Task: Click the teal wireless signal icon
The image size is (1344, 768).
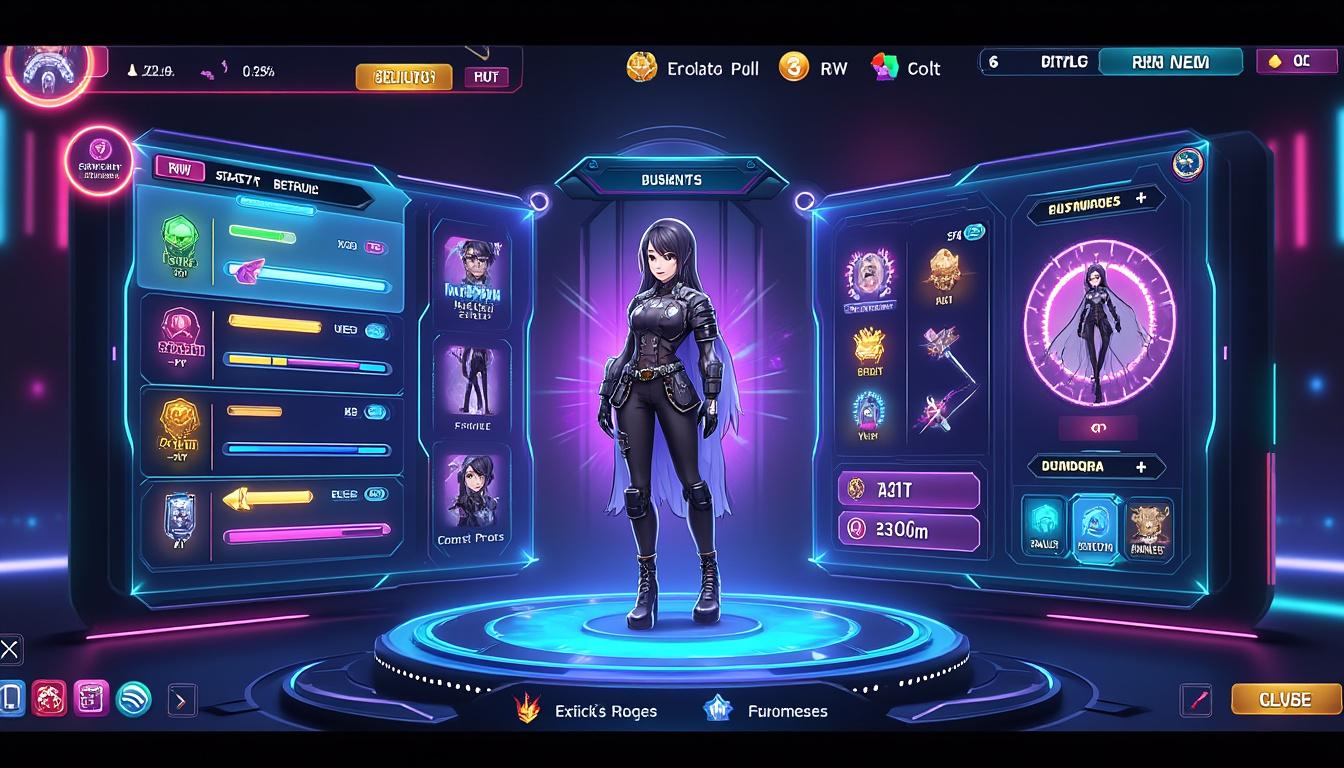Action: click(x=134, y=698)
